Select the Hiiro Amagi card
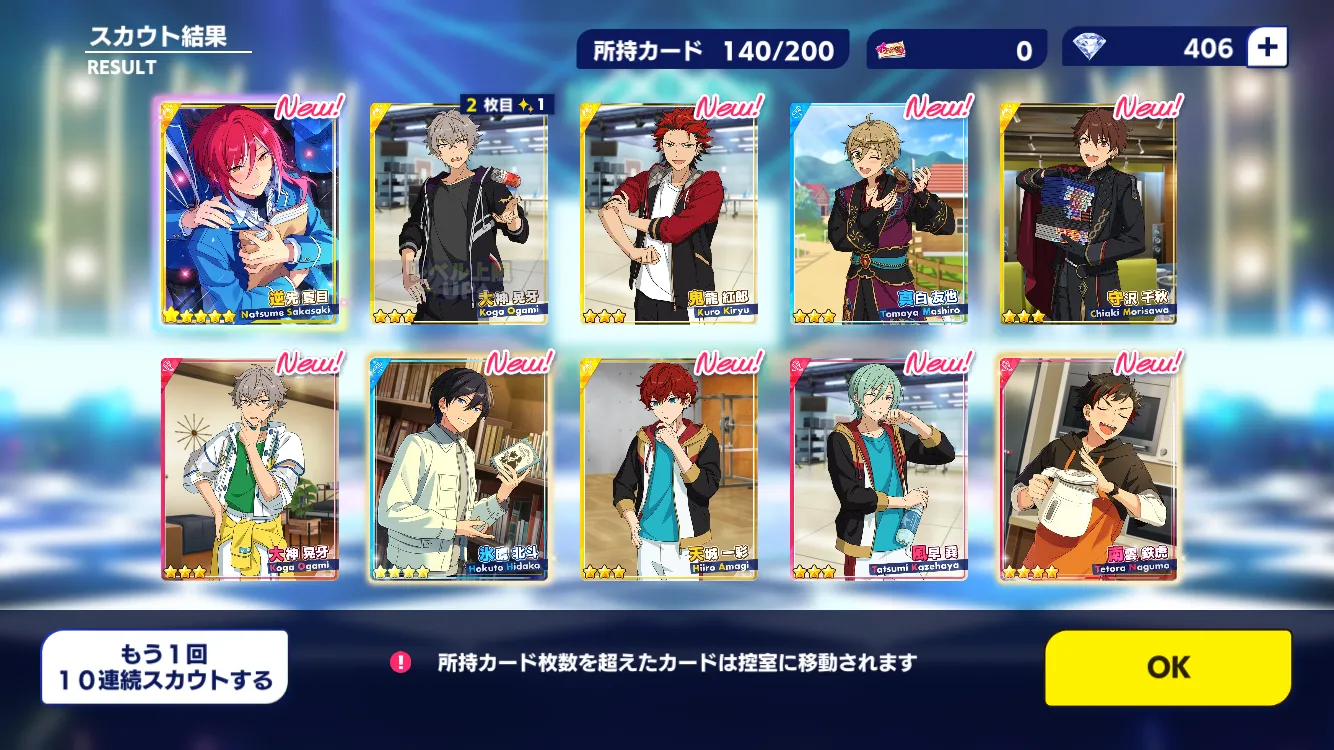This screenshot has height=750, width=1334. pyautogui.click(x=669, y=470)
